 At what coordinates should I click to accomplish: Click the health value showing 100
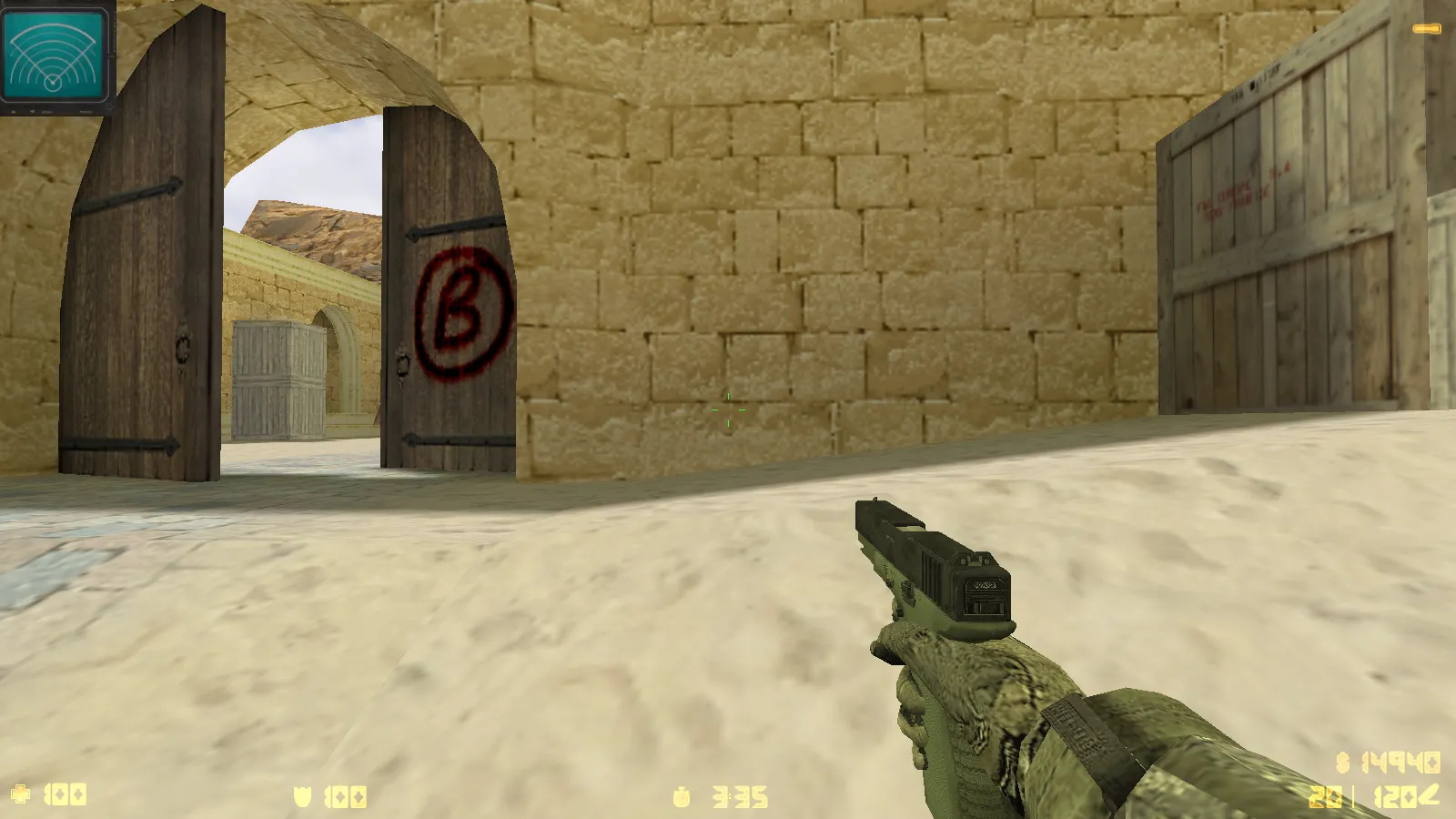pyautogui.click(x=64, y=794)
